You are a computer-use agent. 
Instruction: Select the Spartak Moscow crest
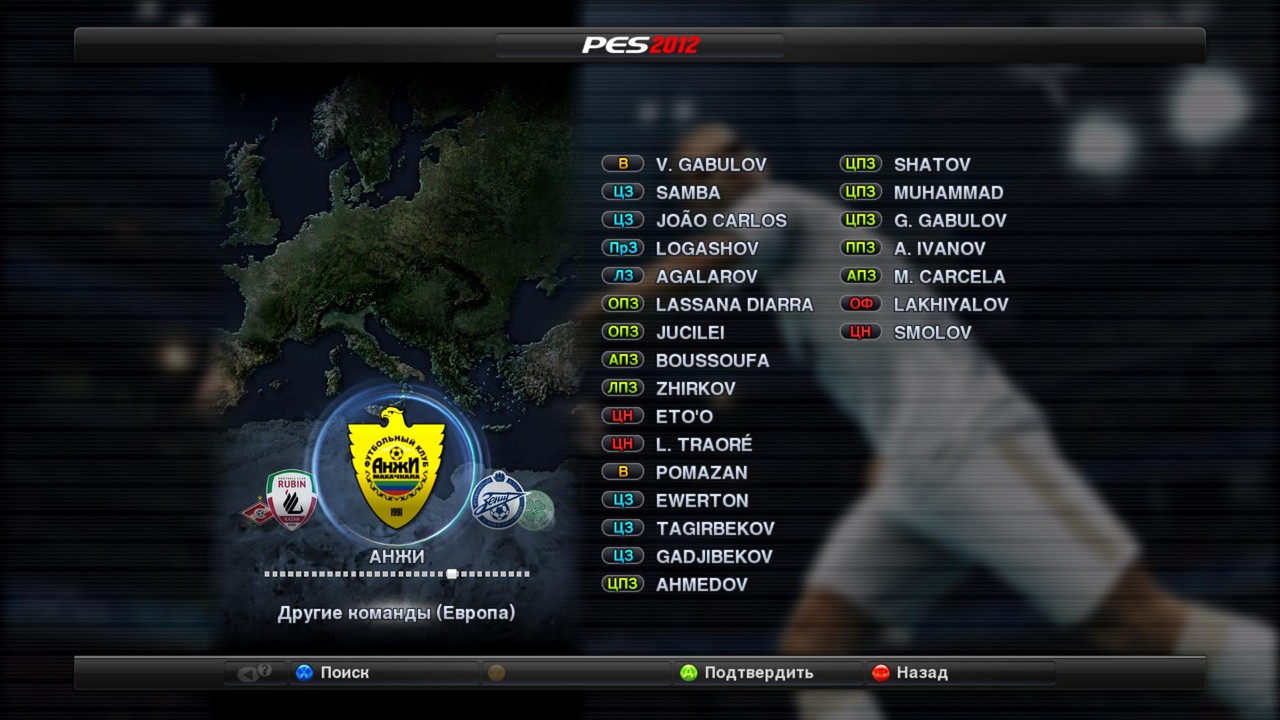[x=257, y=511]
